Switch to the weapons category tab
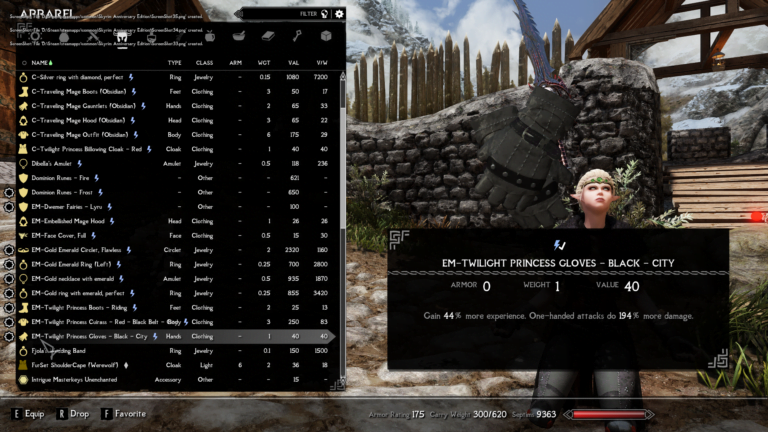This screenshot has height=432, width=768. tap(93, 36)
